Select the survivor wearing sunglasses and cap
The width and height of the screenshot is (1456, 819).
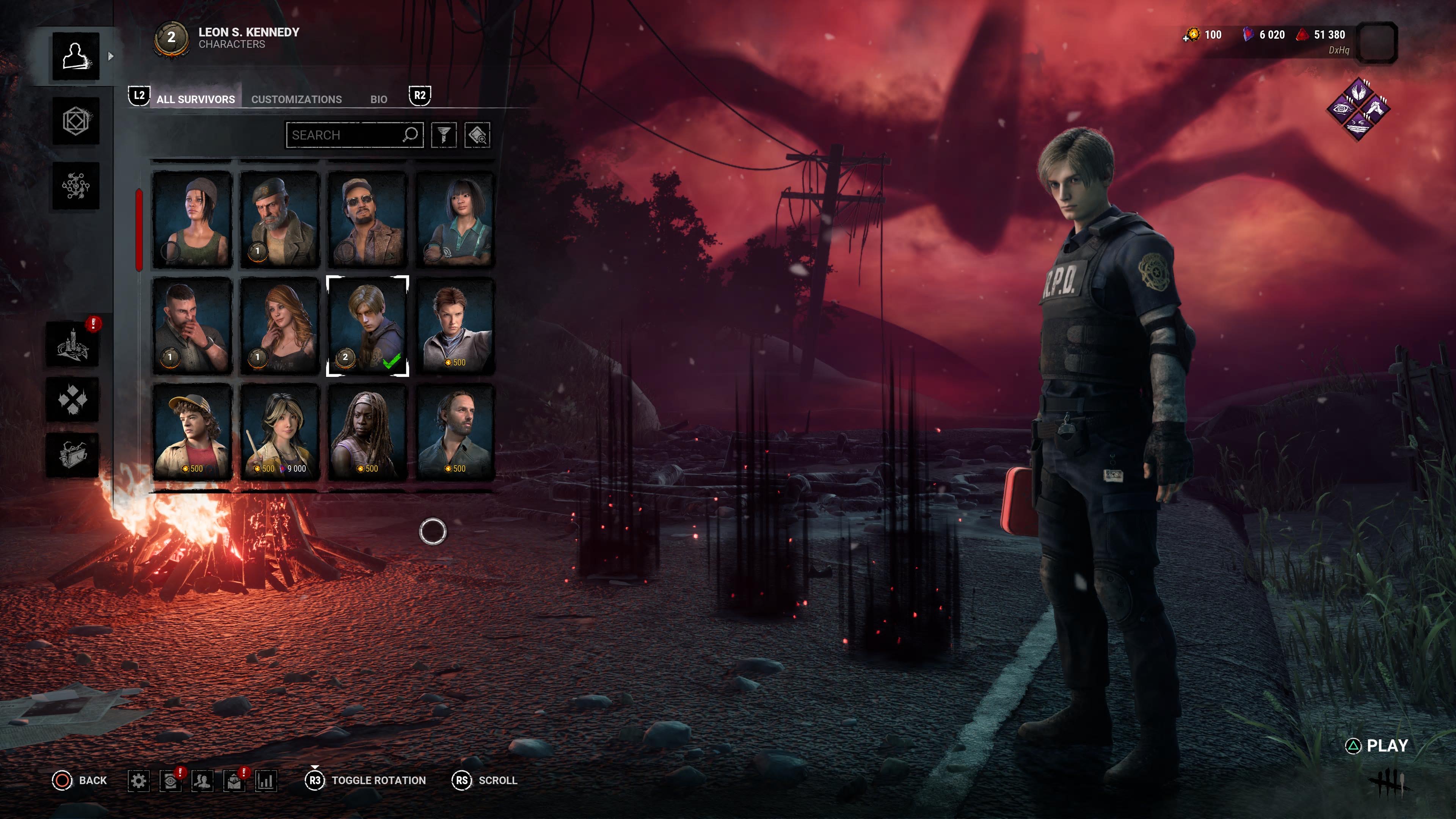click(367, 219)
